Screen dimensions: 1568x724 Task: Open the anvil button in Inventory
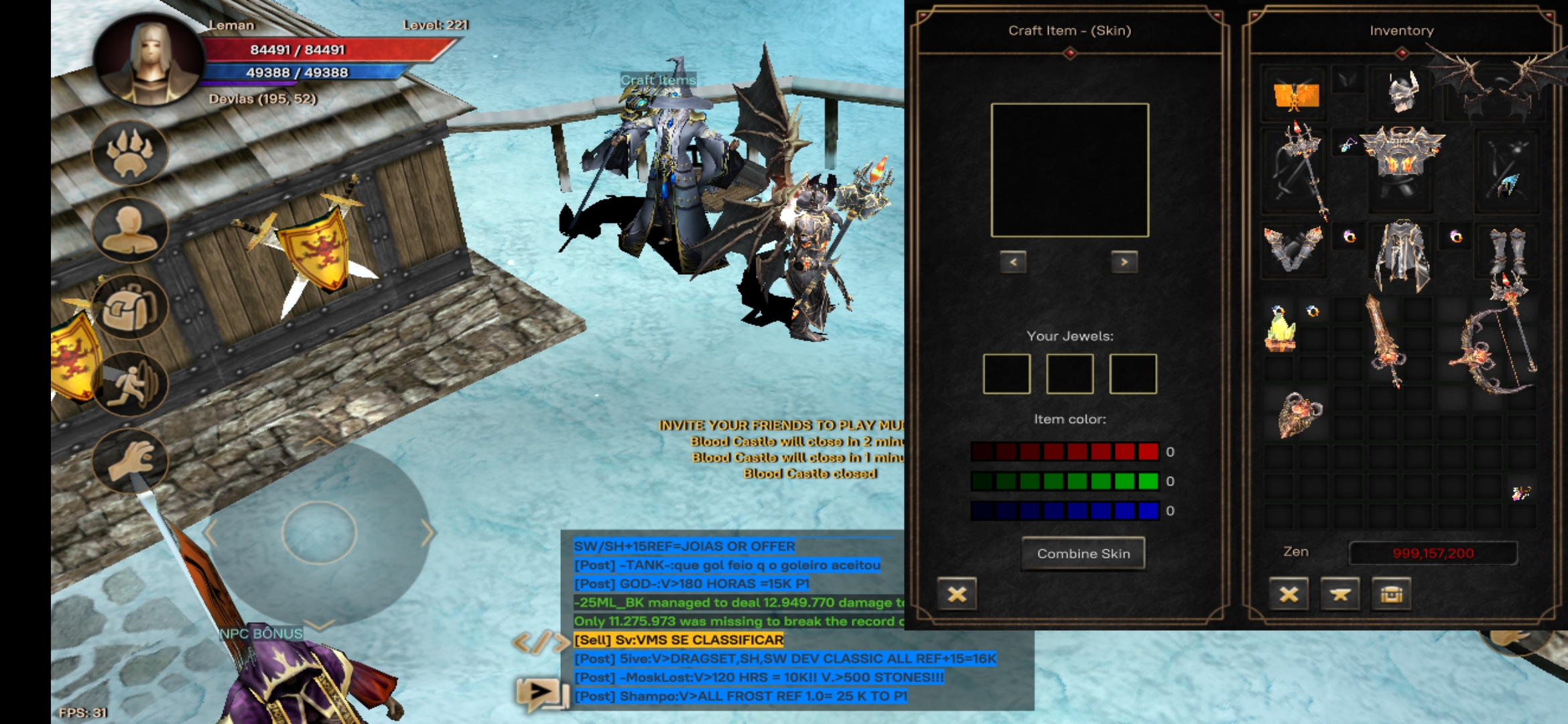point(1340,594)
